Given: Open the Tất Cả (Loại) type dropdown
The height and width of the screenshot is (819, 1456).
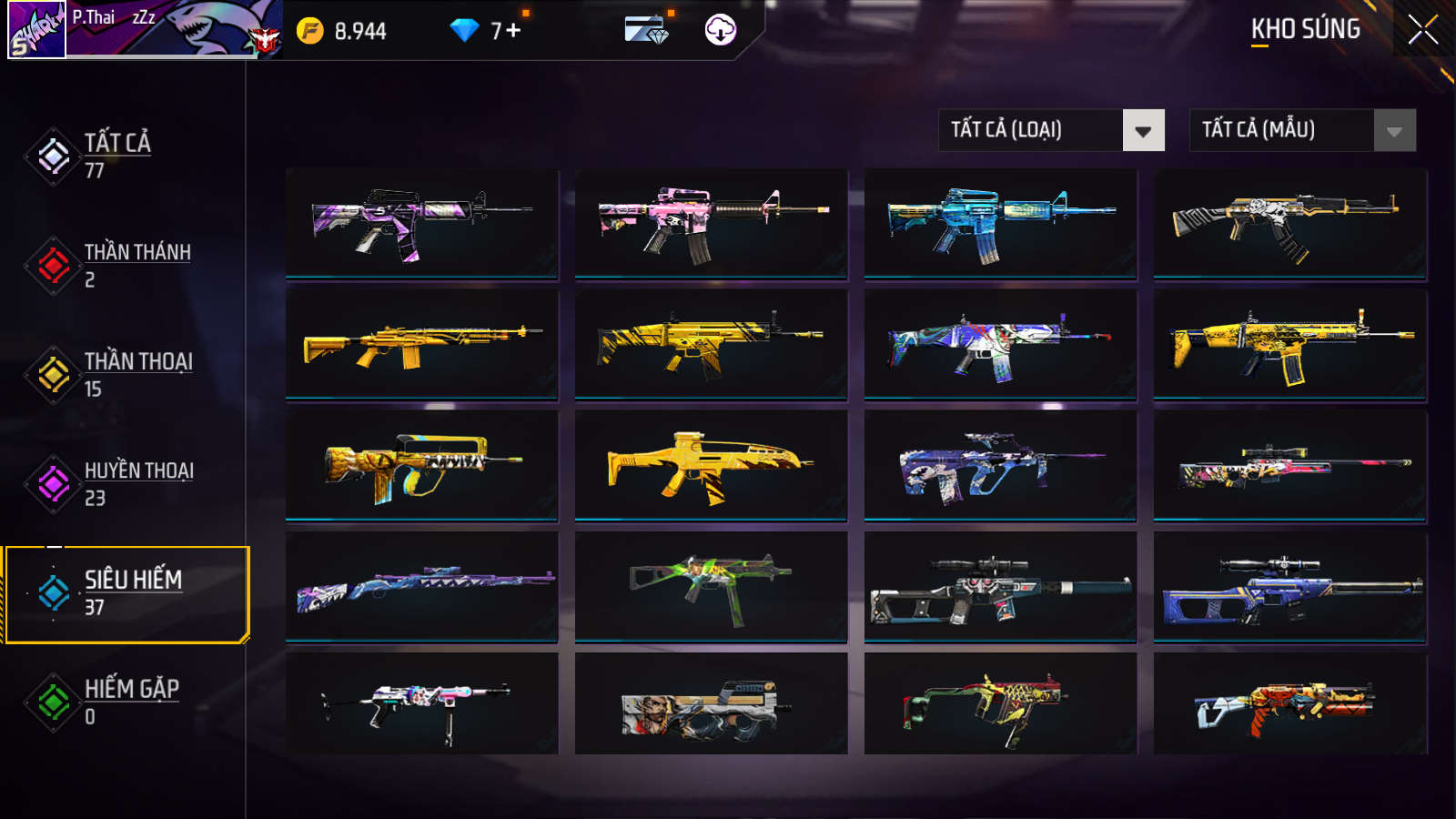Looking at the screenshot, I should pos(1051,130).
